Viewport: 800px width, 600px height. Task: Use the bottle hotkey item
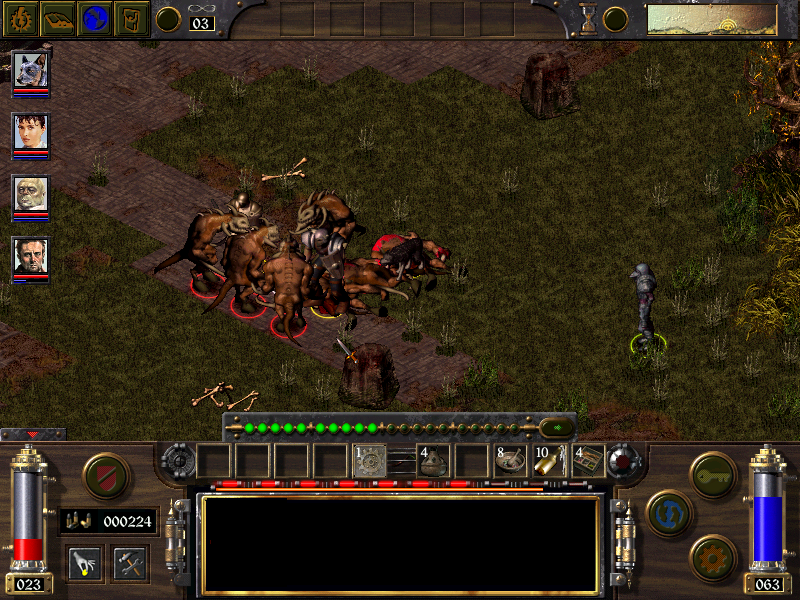tap(549, 461)
